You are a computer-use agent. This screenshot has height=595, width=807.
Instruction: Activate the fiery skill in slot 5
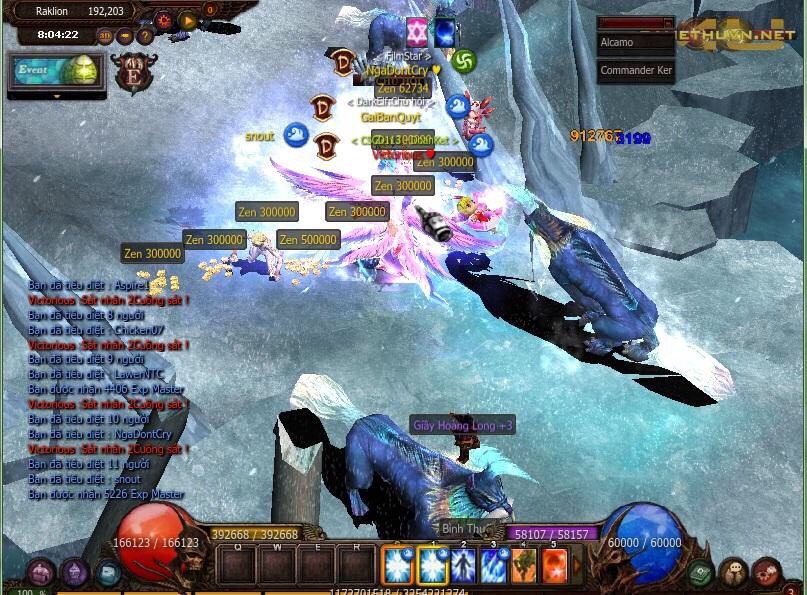click(x=554, y=566)
